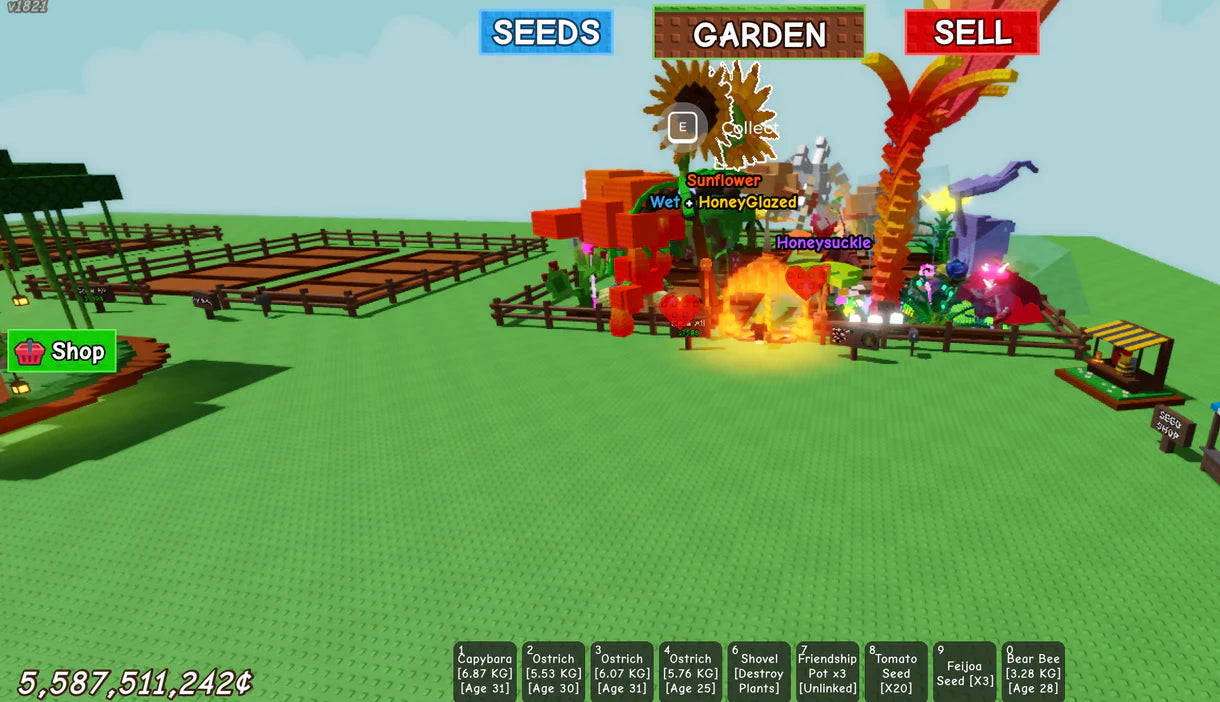Equip the Shovel from the hotbar

[759, 672]
